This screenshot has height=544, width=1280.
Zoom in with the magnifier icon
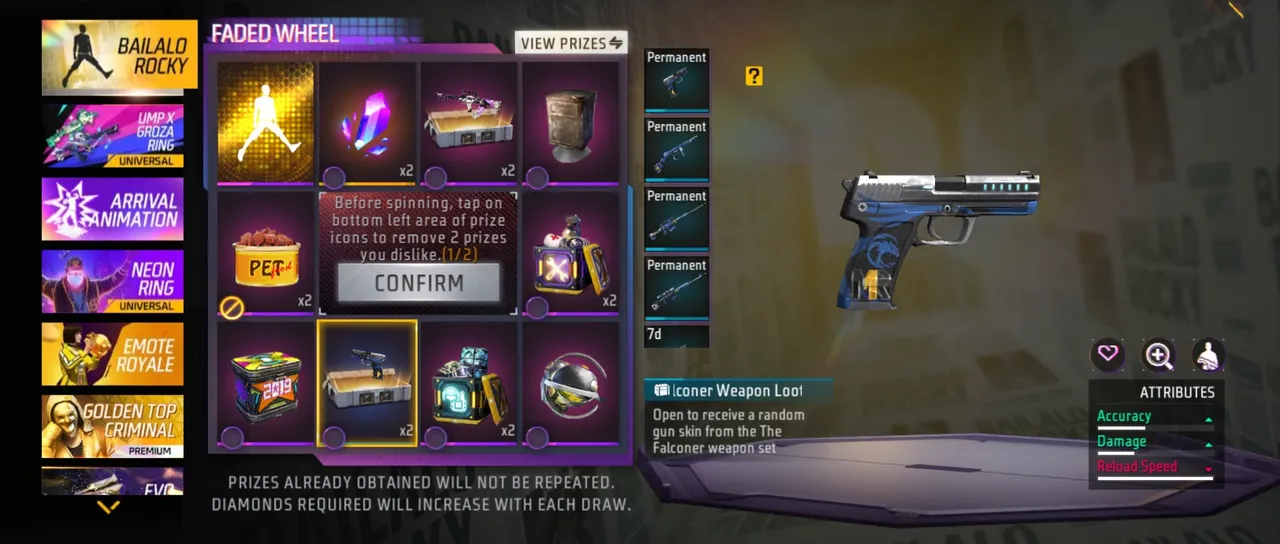pos(1159,354)
